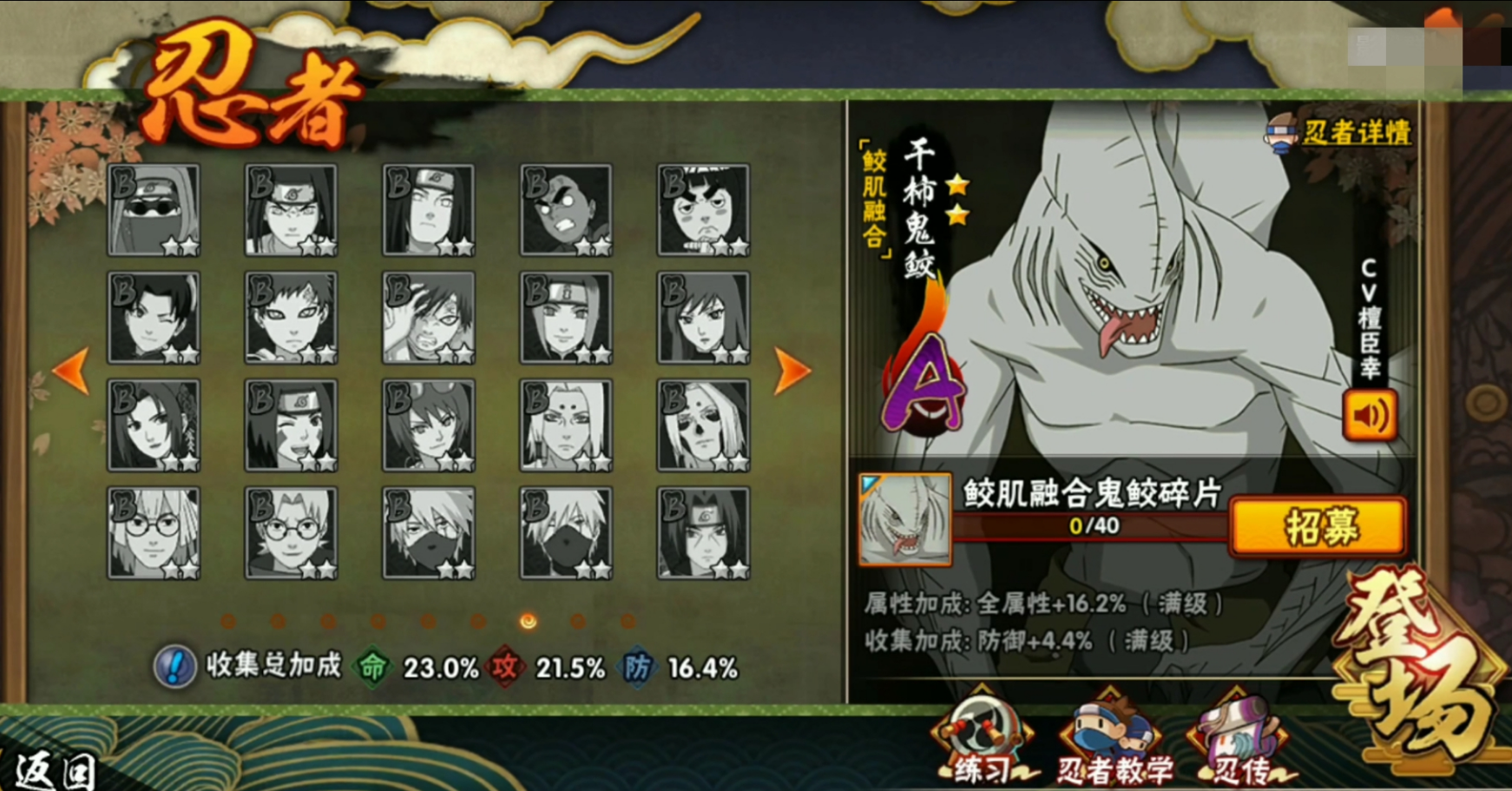Return with the 返回 back button
Image resolution: width=1512 pixels, height=791 pixels.
[54, 771]
